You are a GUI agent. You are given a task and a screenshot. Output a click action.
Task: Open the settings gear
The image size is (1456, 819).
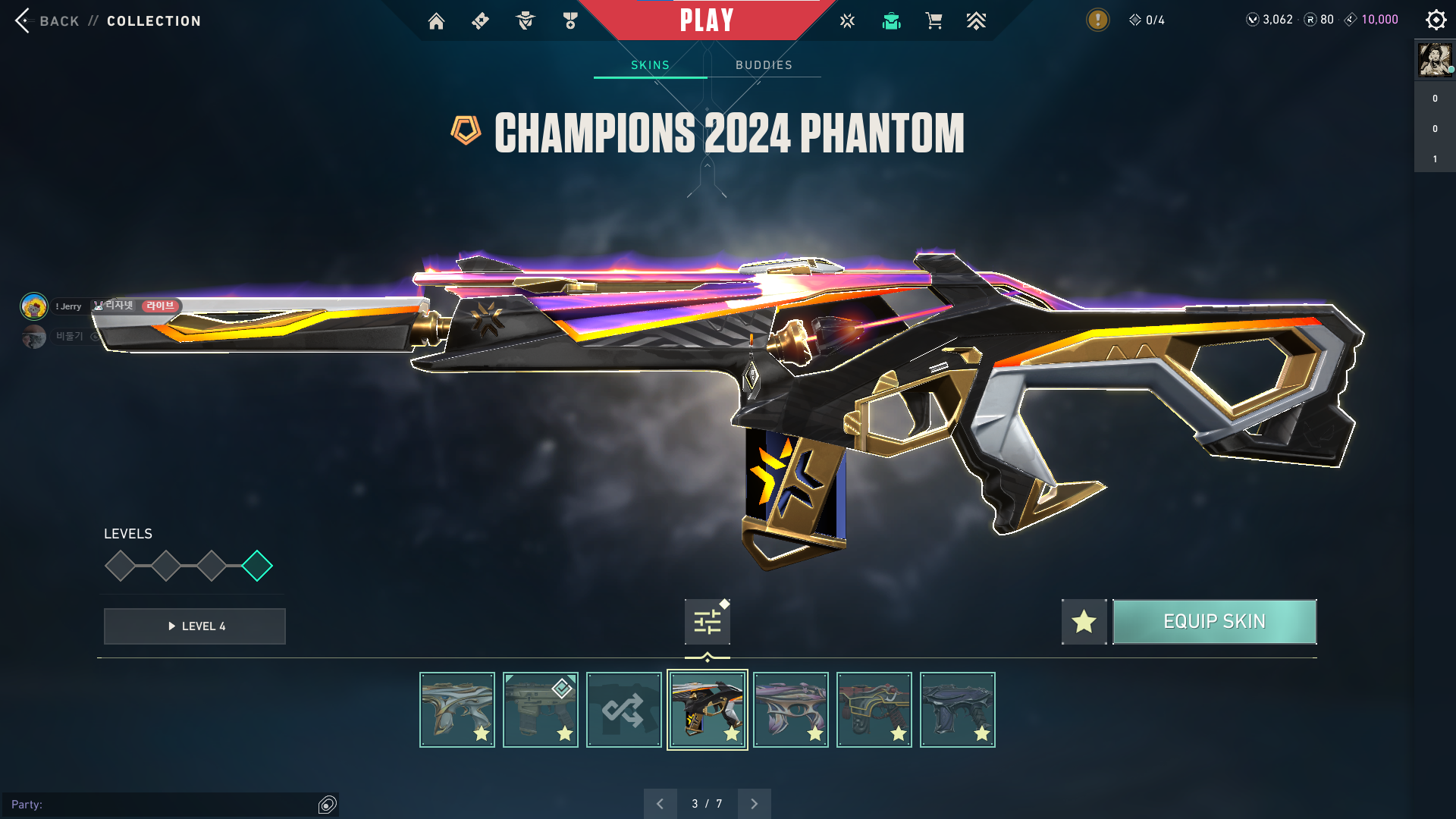coord(1436,20)
